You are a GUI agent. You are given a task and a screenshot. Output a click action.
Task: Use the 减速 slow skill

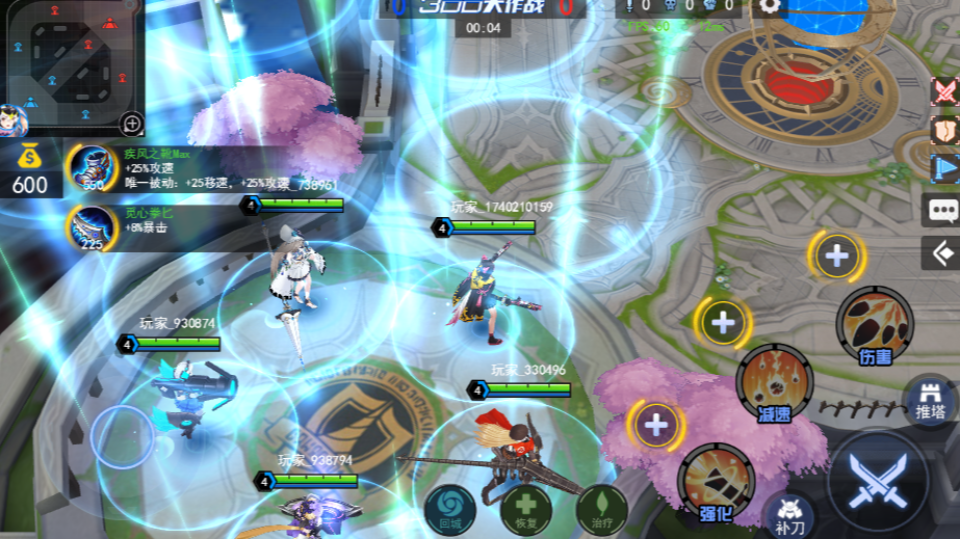774,380
